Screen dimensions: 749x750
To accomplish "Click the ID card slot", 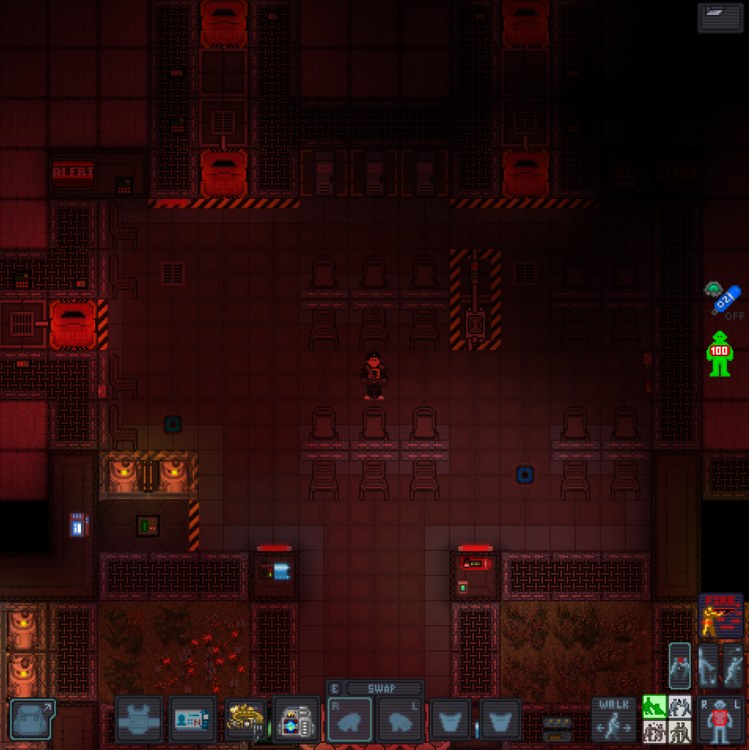I will (x=192, y=718).
